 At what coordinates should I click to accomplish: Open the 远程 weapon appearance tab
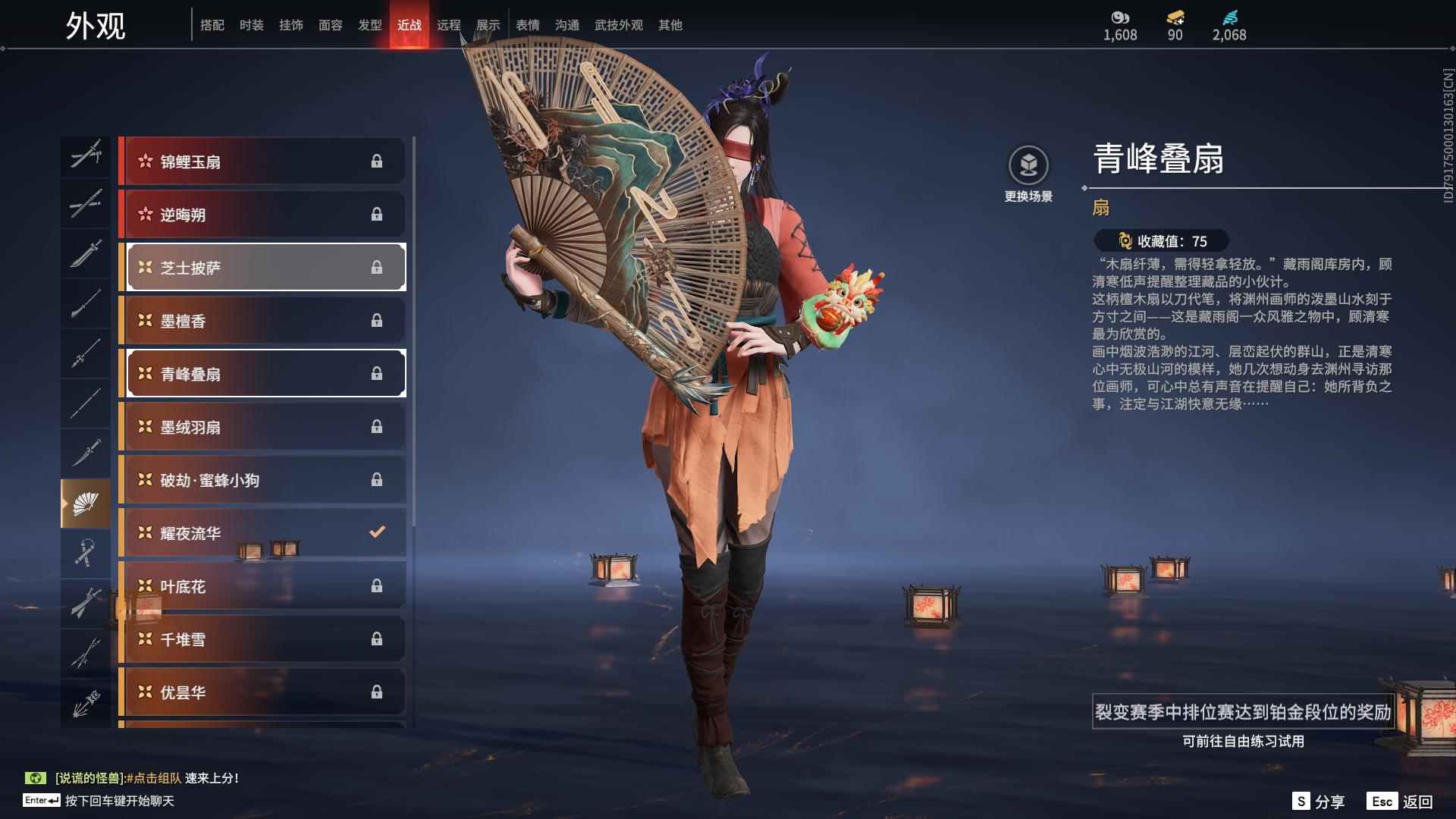(x=450, y=24)
